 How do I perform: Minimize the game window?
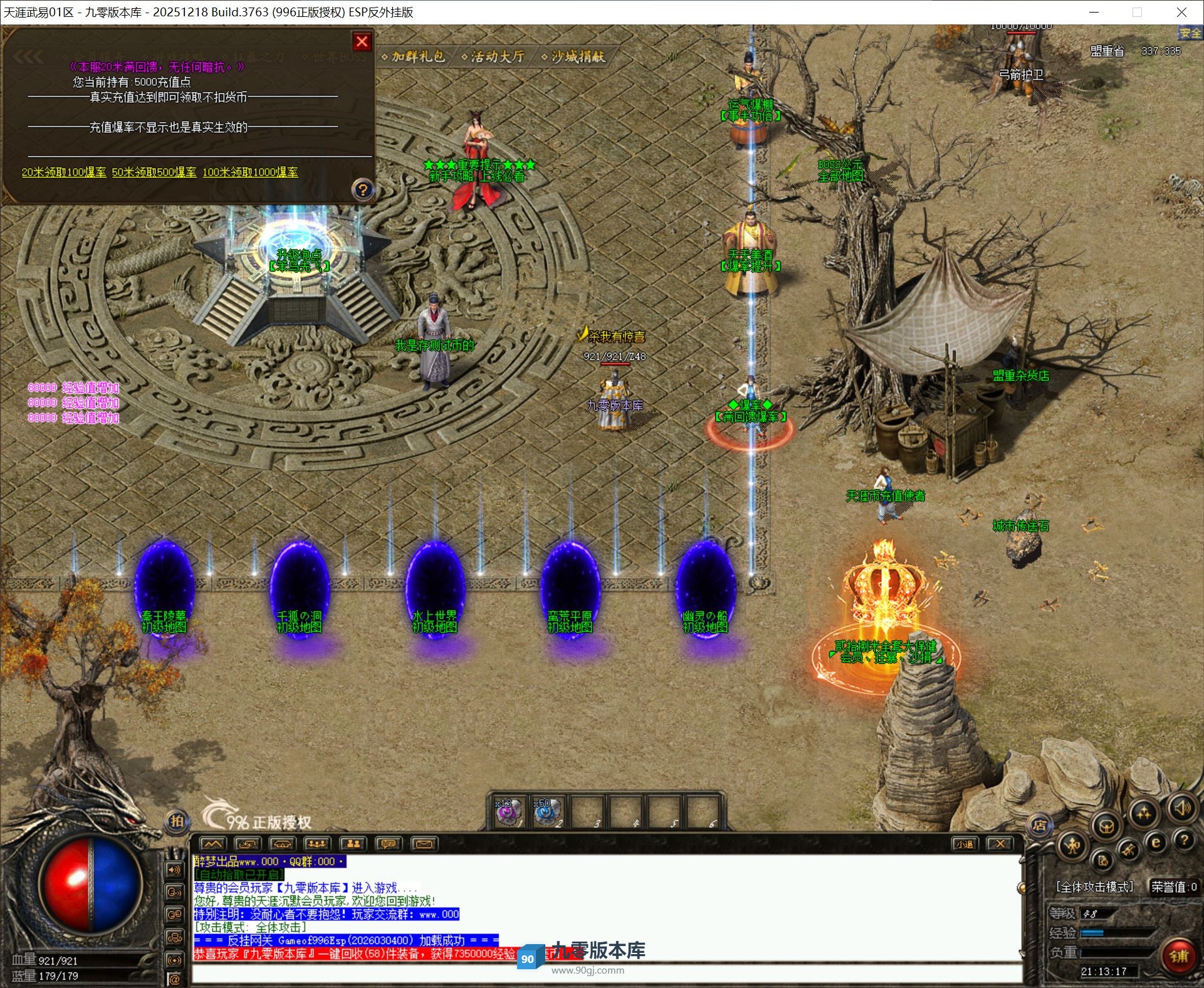point(1094,12)
